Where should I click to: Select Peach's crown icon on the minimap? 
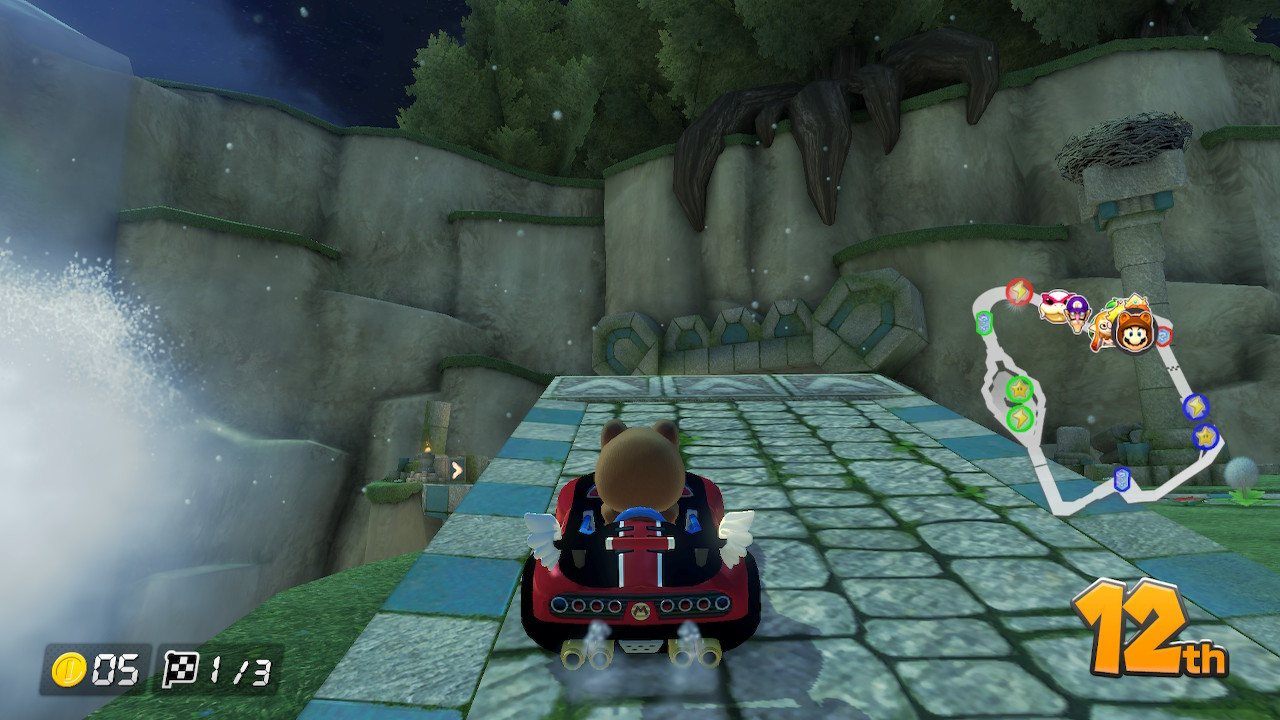click(1134, 300)
